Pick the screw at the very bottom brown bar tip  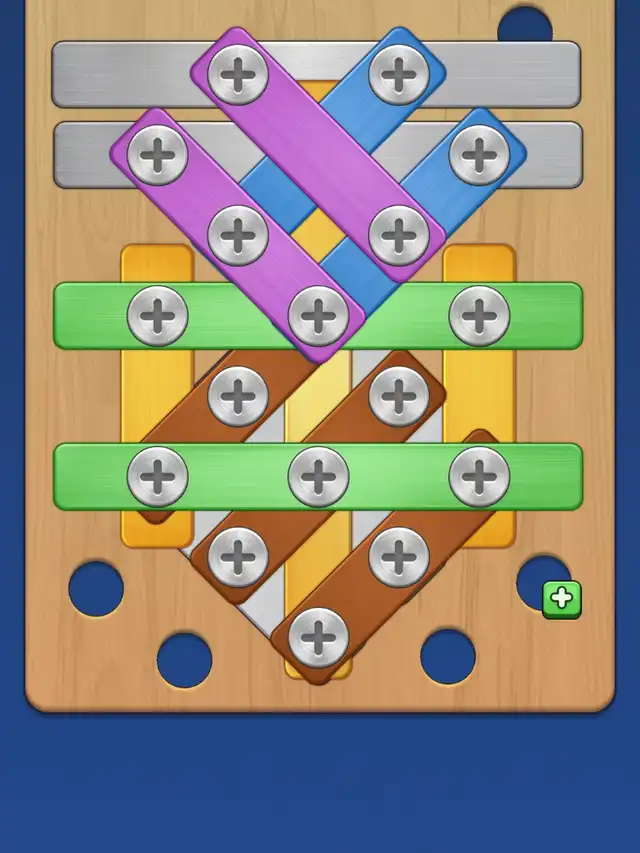pyautogui.click(x=318, y=637)
